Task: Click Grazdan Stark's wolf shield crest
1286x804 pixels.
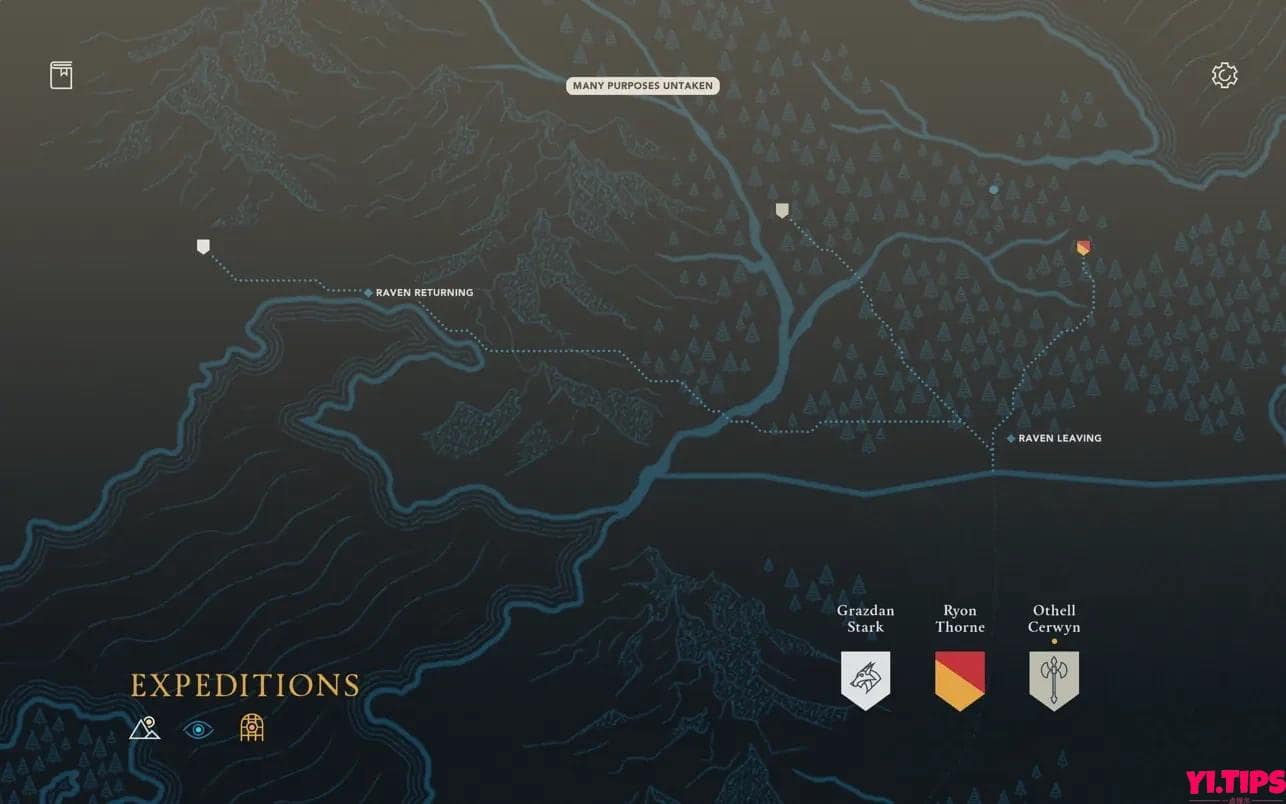Action: 865,678
